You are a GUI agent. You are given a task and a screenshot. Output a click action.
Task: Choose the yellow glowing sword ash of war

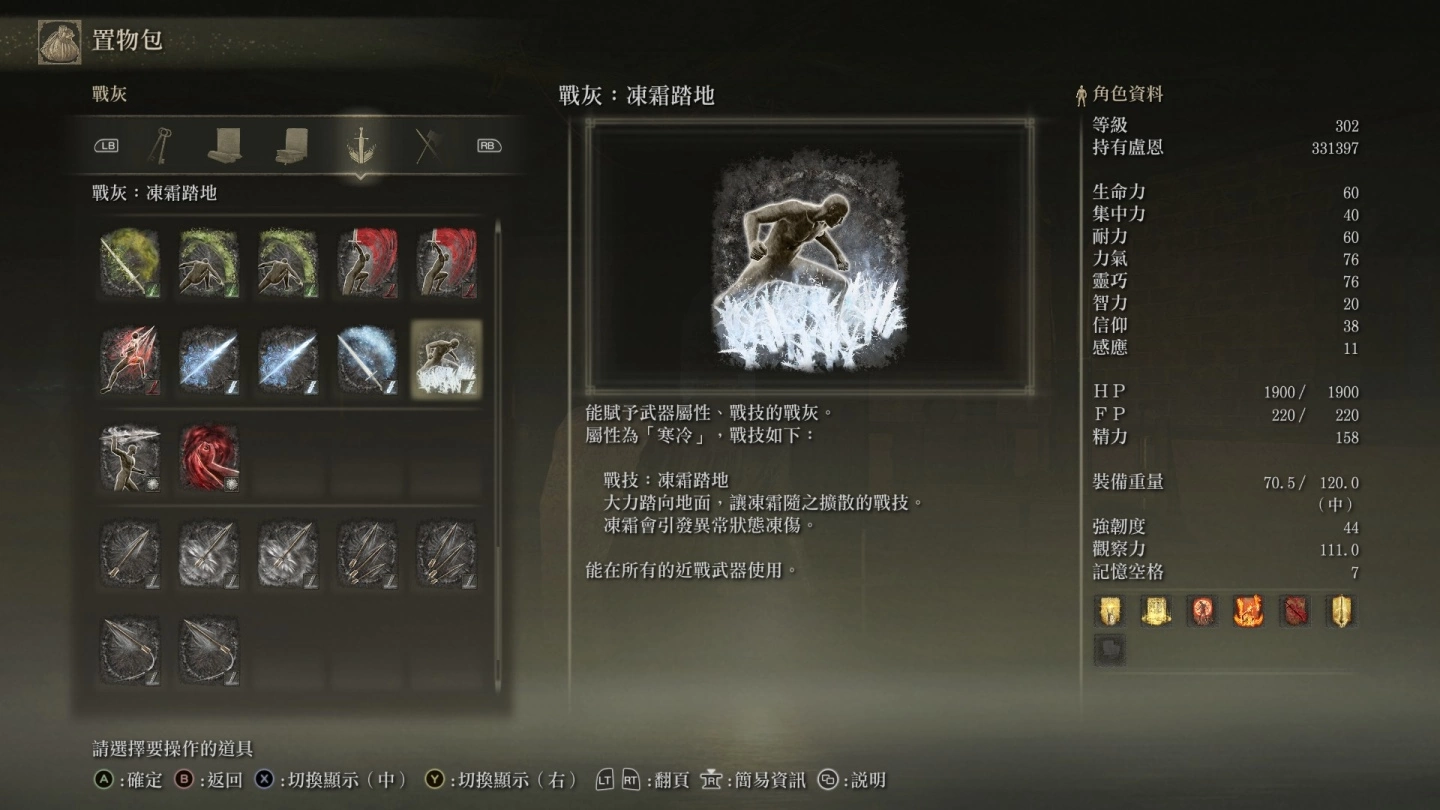(x=130, y=263)
